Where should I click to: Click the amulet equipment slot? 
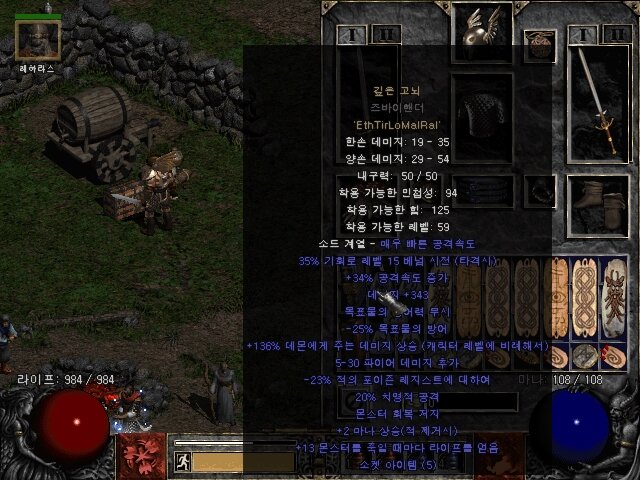tap(539, 43)
